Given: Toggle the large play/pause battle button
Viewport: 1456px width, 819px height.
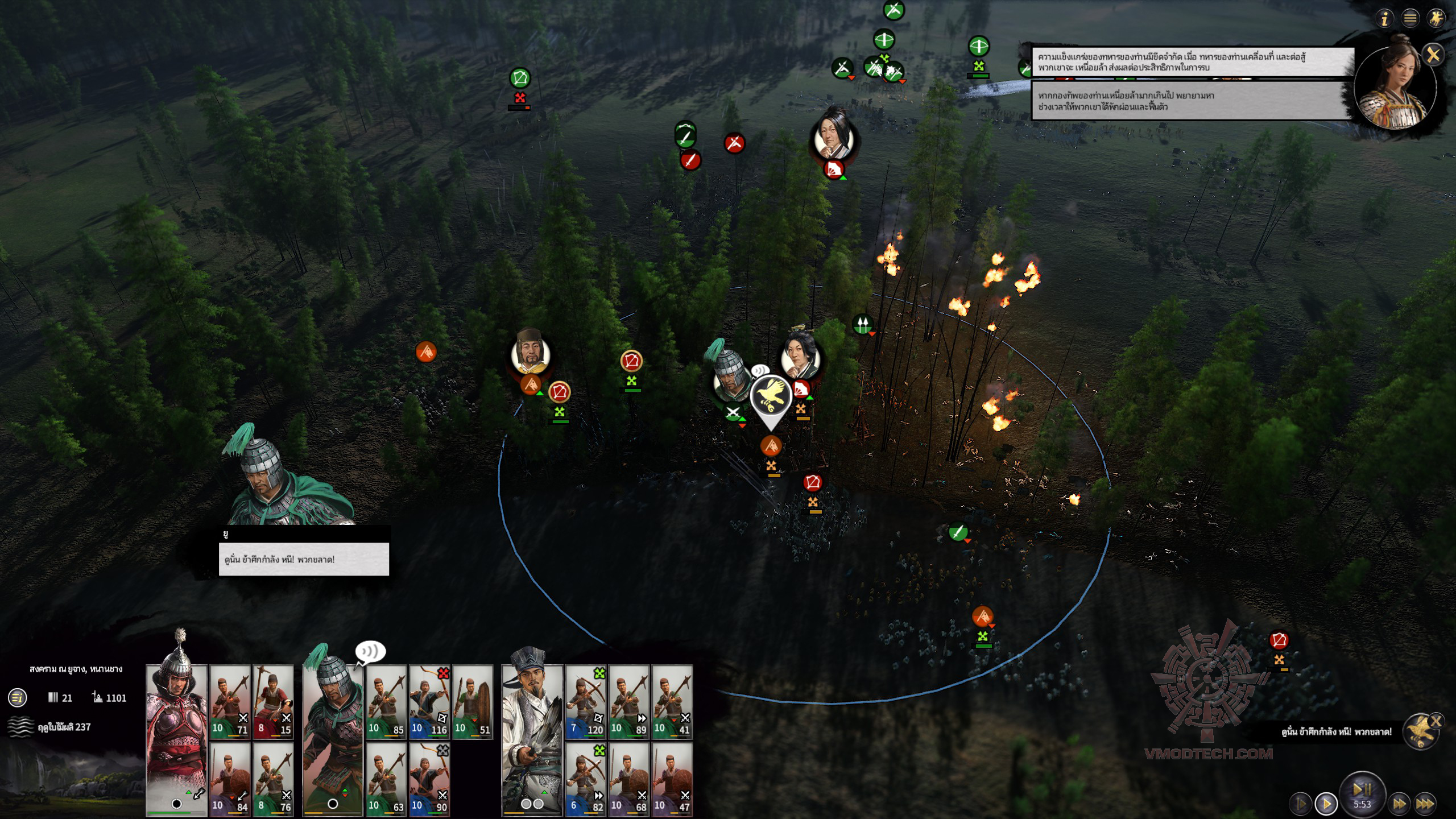Looking at the screenshot, I should (1362, 792).
